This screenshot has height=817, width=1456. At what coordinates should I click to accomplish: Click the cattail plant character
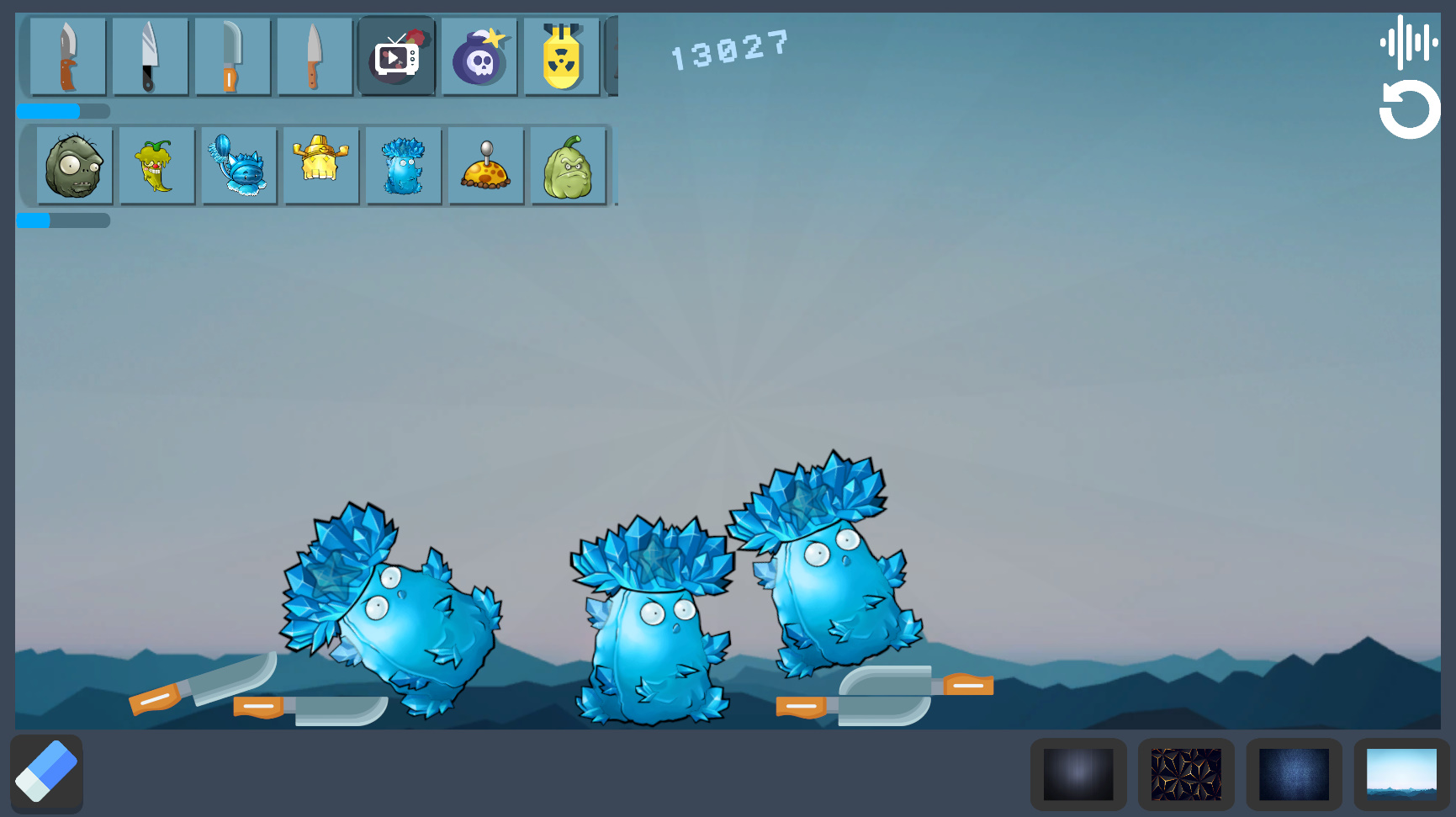(239, 165)
